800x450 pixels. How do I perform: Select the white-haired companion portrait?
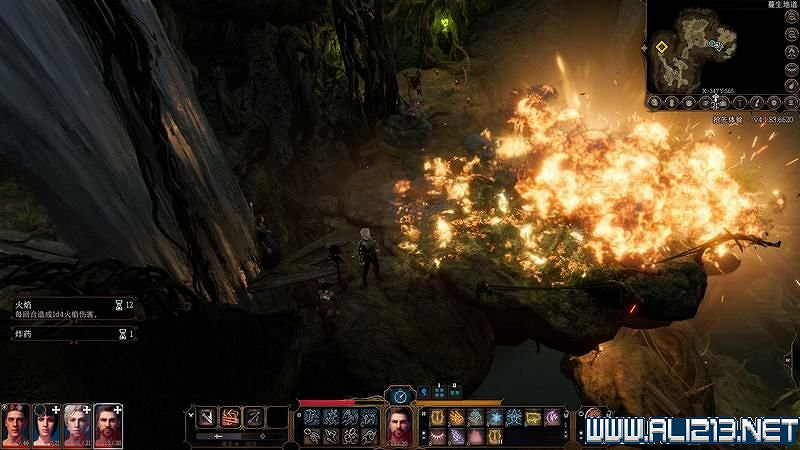point(77,423)
